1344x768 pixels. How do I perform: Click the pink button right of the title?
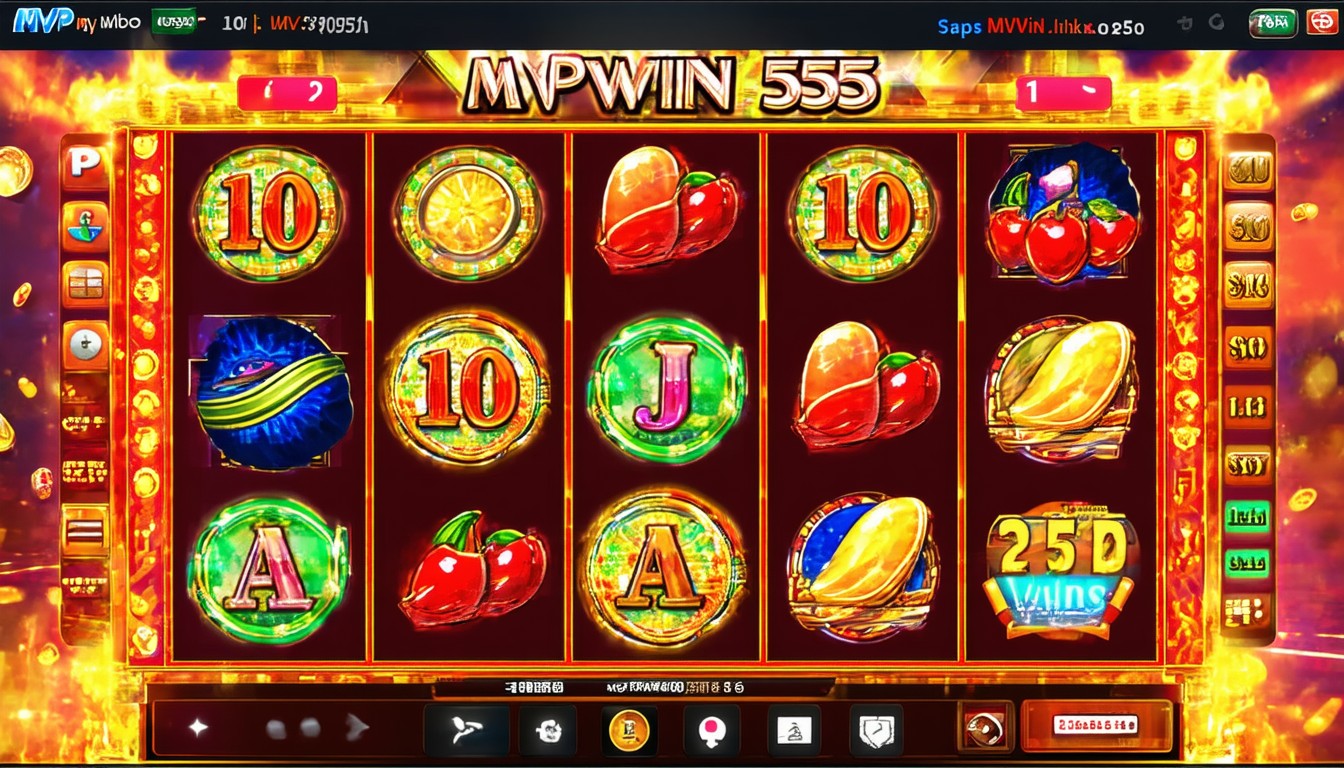1063,94
